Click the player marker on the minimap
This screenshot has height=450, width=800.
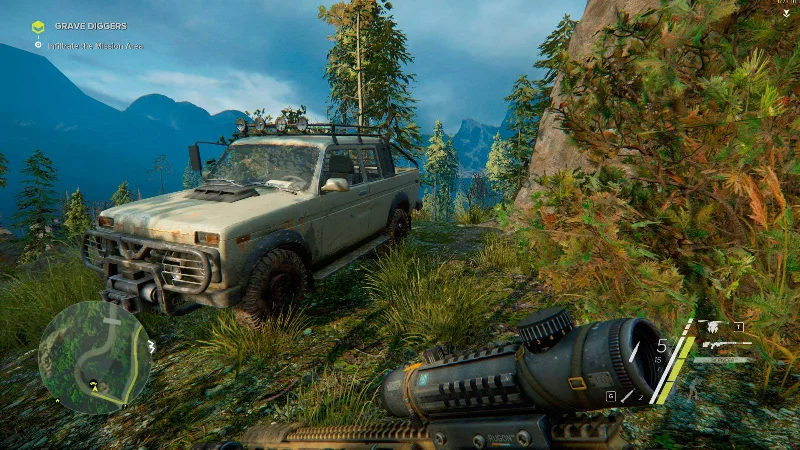pos(94,383)
